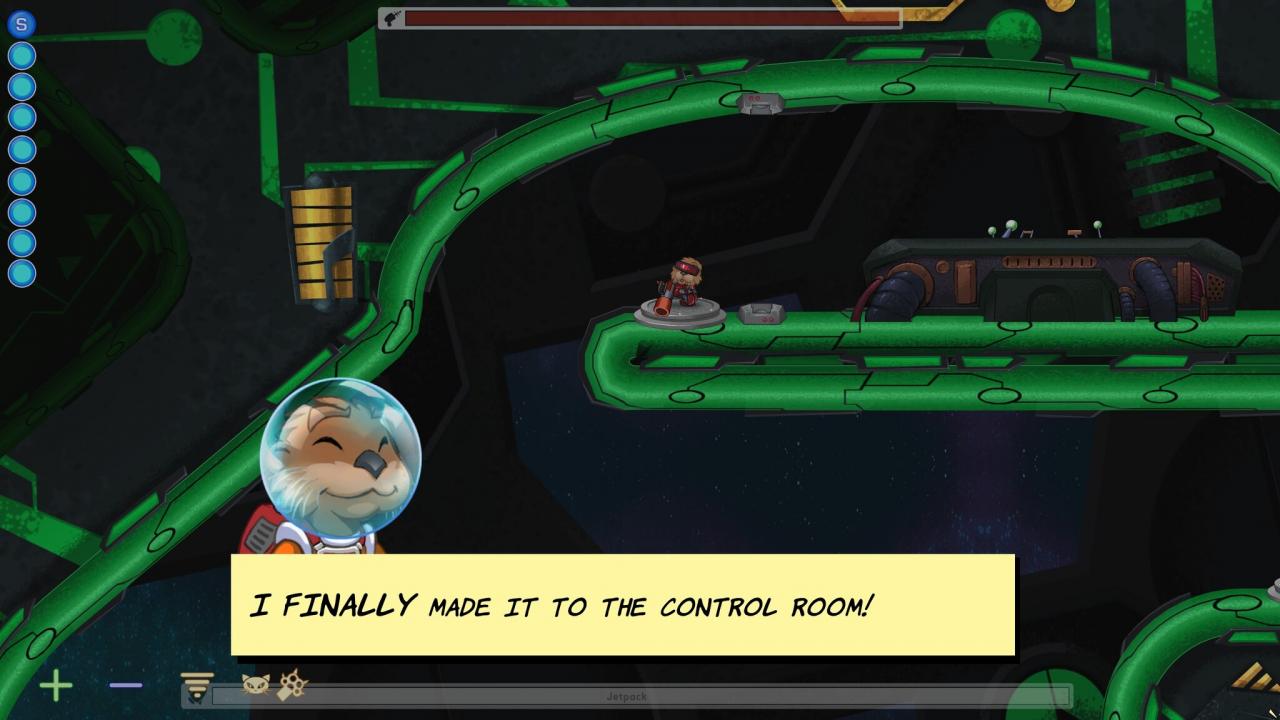Click the purple minus zoom-out button
The height and width of the screenshot is (720, 1280).
pyautogui.click(x=126, y=686)
